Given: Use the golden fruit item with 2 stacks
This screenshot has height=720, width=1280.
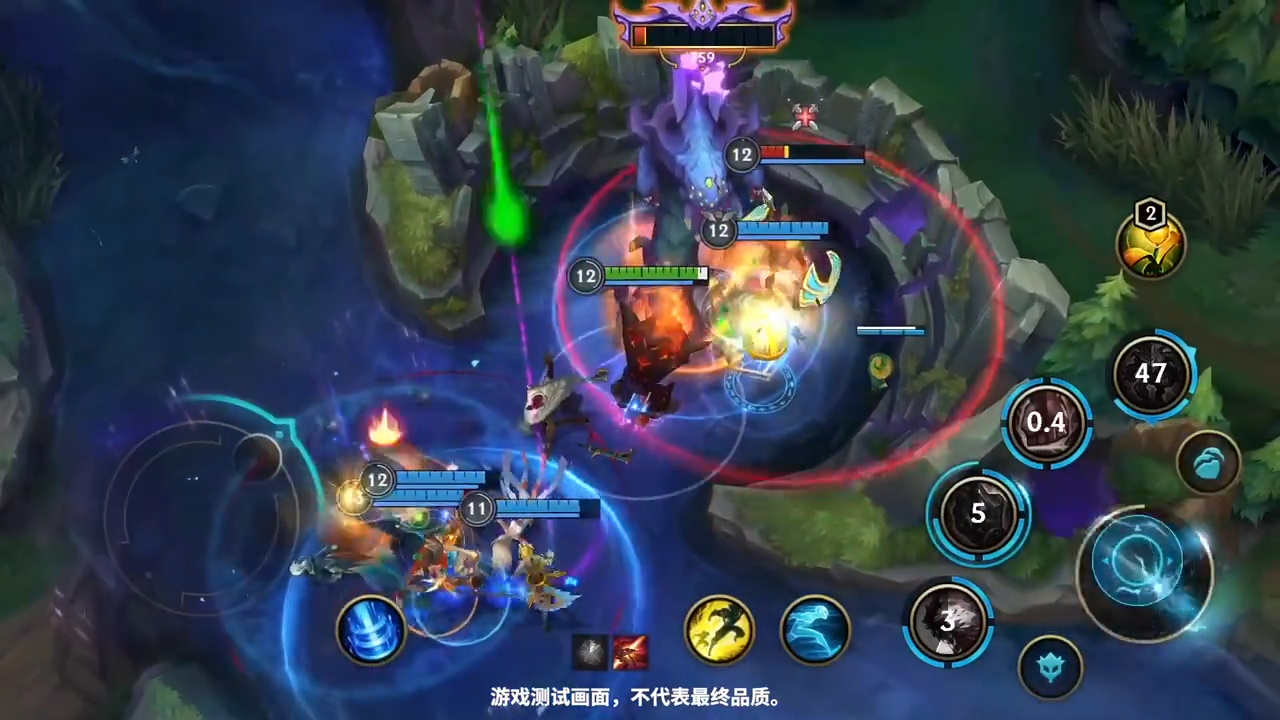Looking at the screenshot, I should click(x=1152, y=244).
